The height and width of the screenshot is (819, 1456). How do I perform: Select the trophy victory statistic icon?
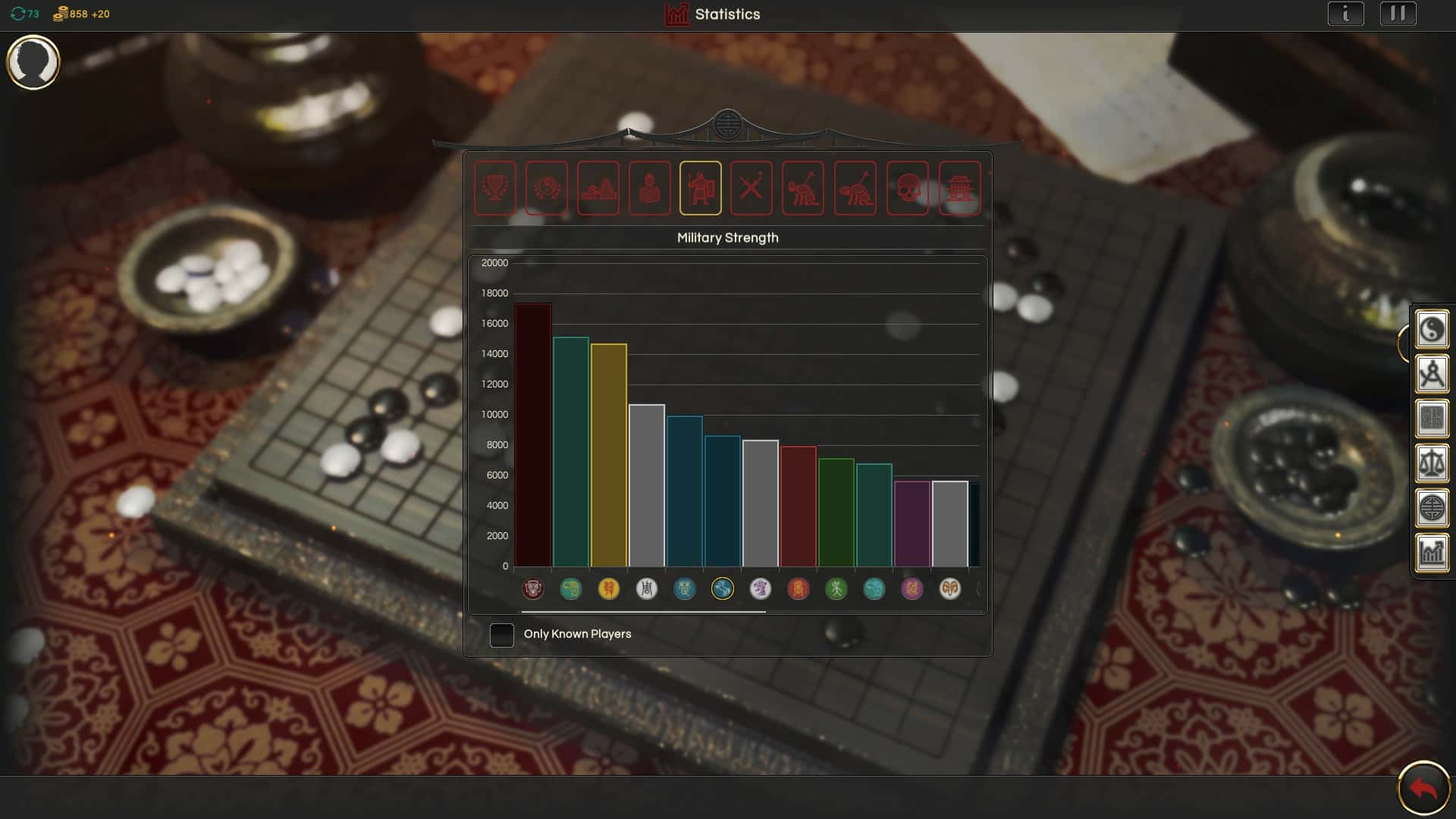(x=497, y=188)
